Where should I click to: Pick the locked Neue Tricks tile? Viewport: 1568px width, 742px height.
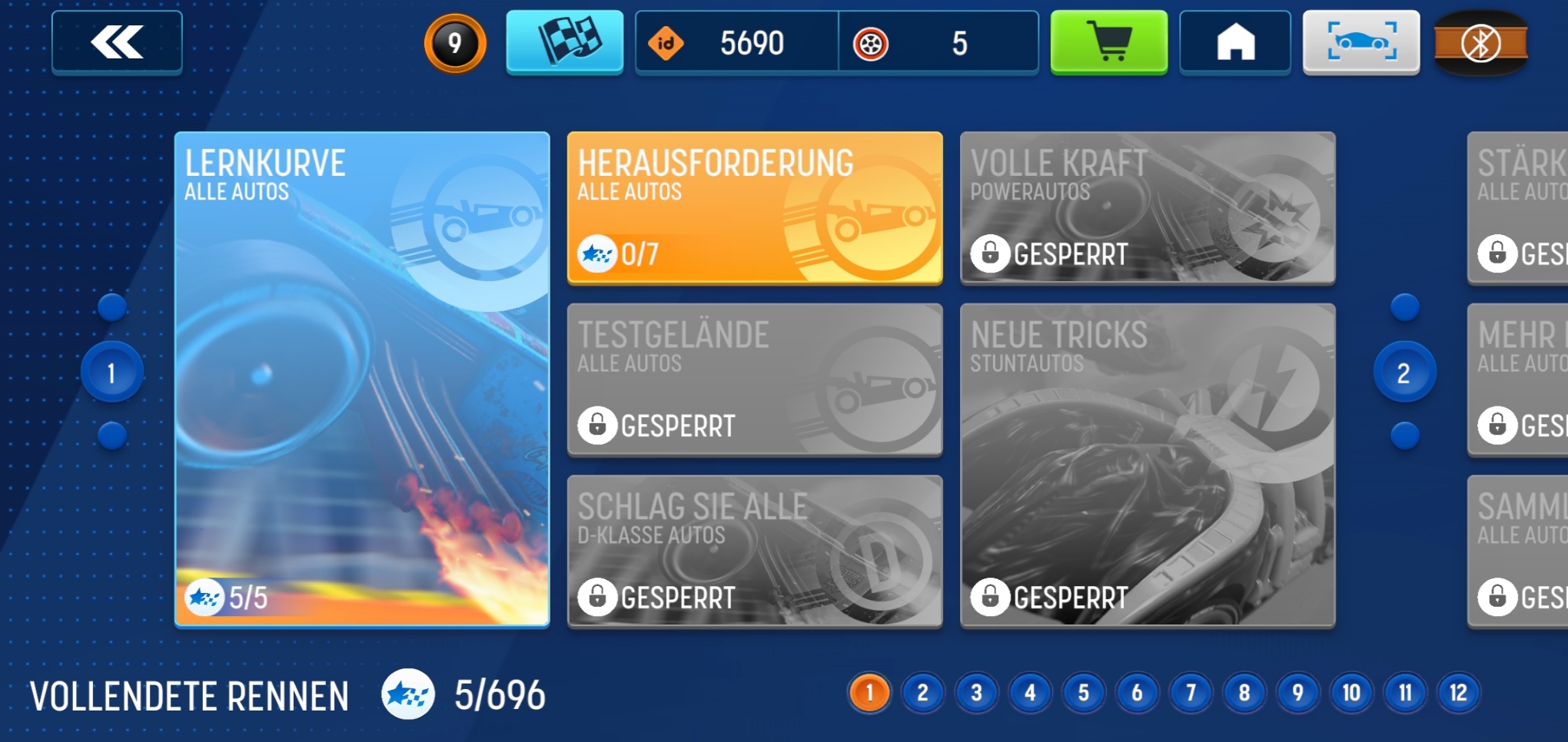[1147, 465]
